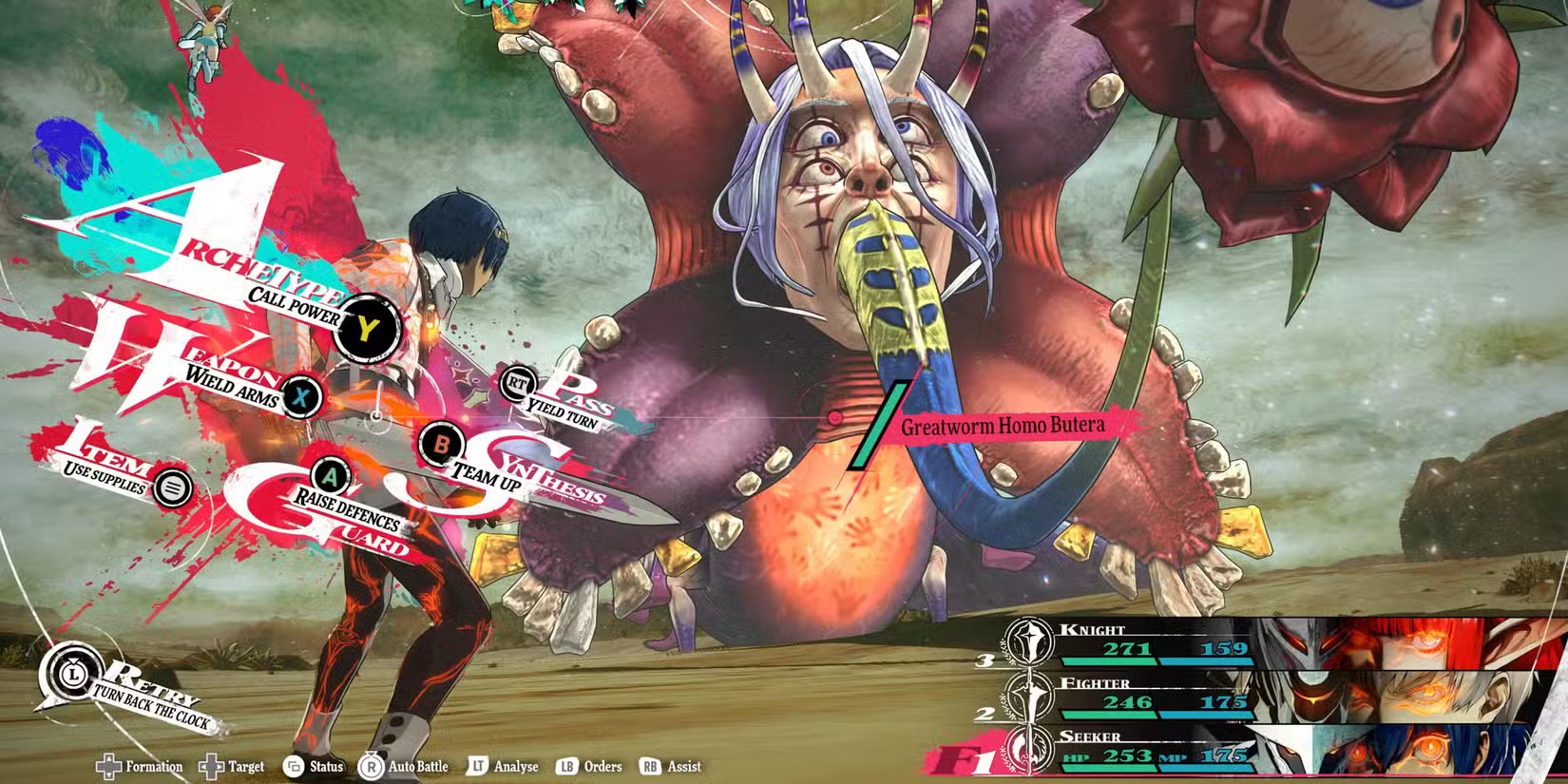1568x784 pixels.
Task: Choose Pass to yield the turn
Action: pos(518,383)
